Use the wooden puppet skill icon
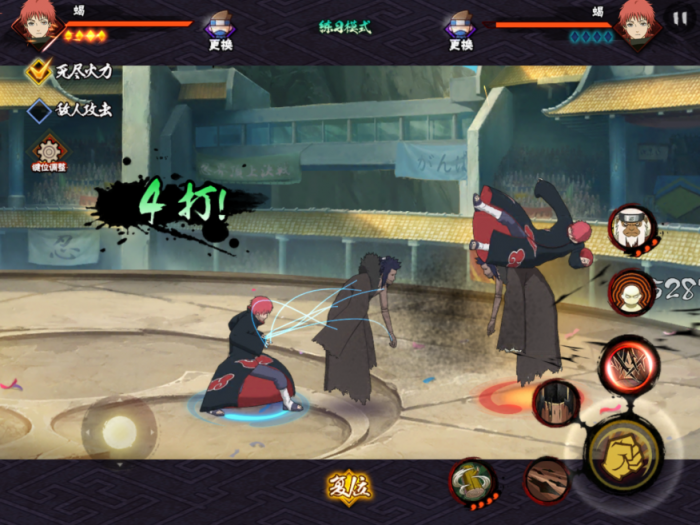The image size is (700, 525). click(x=556, y=403)
